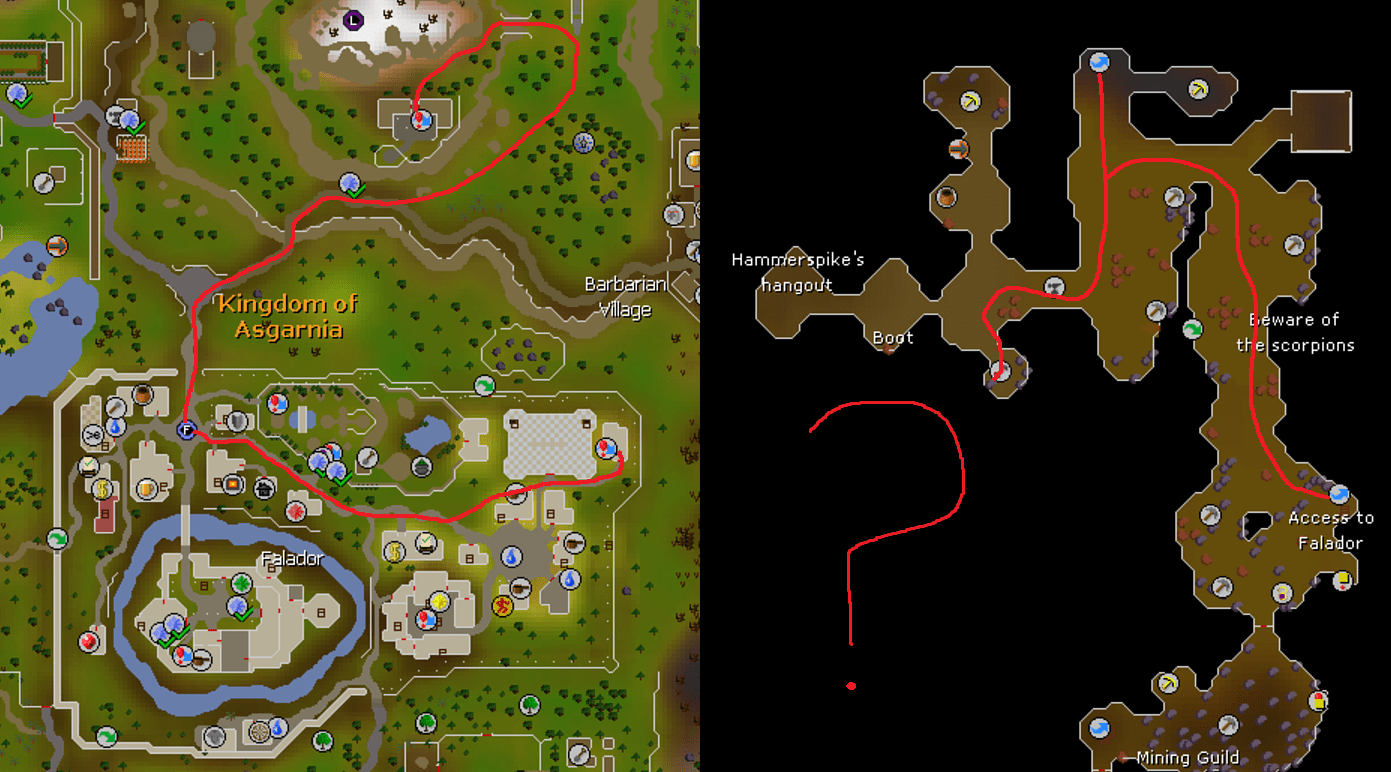This screenshot has width=1391, height=772.
Task: Click the Barbarian Village label
Action: [x=625, y=296]
